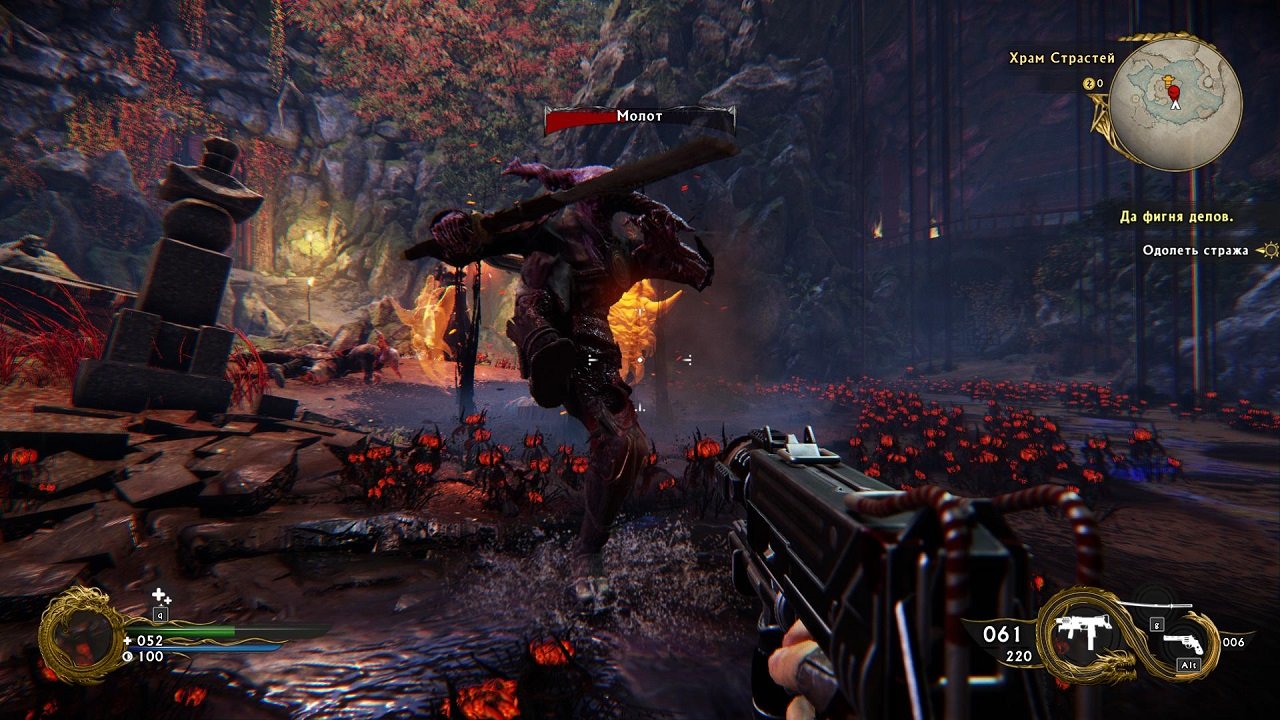Viewport: 1280px width, 720px height.
Task: Select the revolver weapon icon
Action: pos(1184,644)
